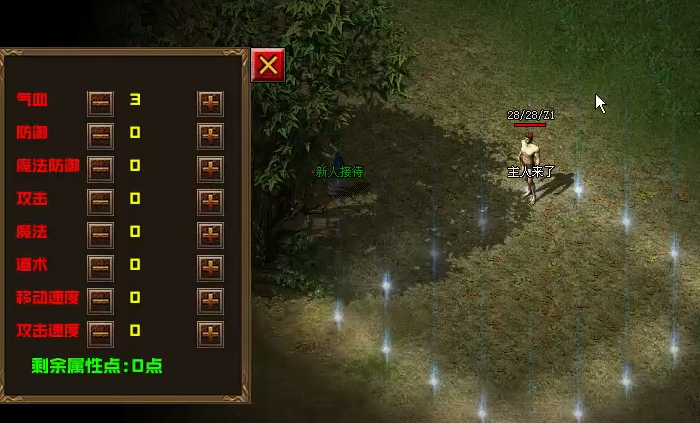700x423 pixels.
Task: Decrease 气血 with its minus button
Action: [101, 103]
